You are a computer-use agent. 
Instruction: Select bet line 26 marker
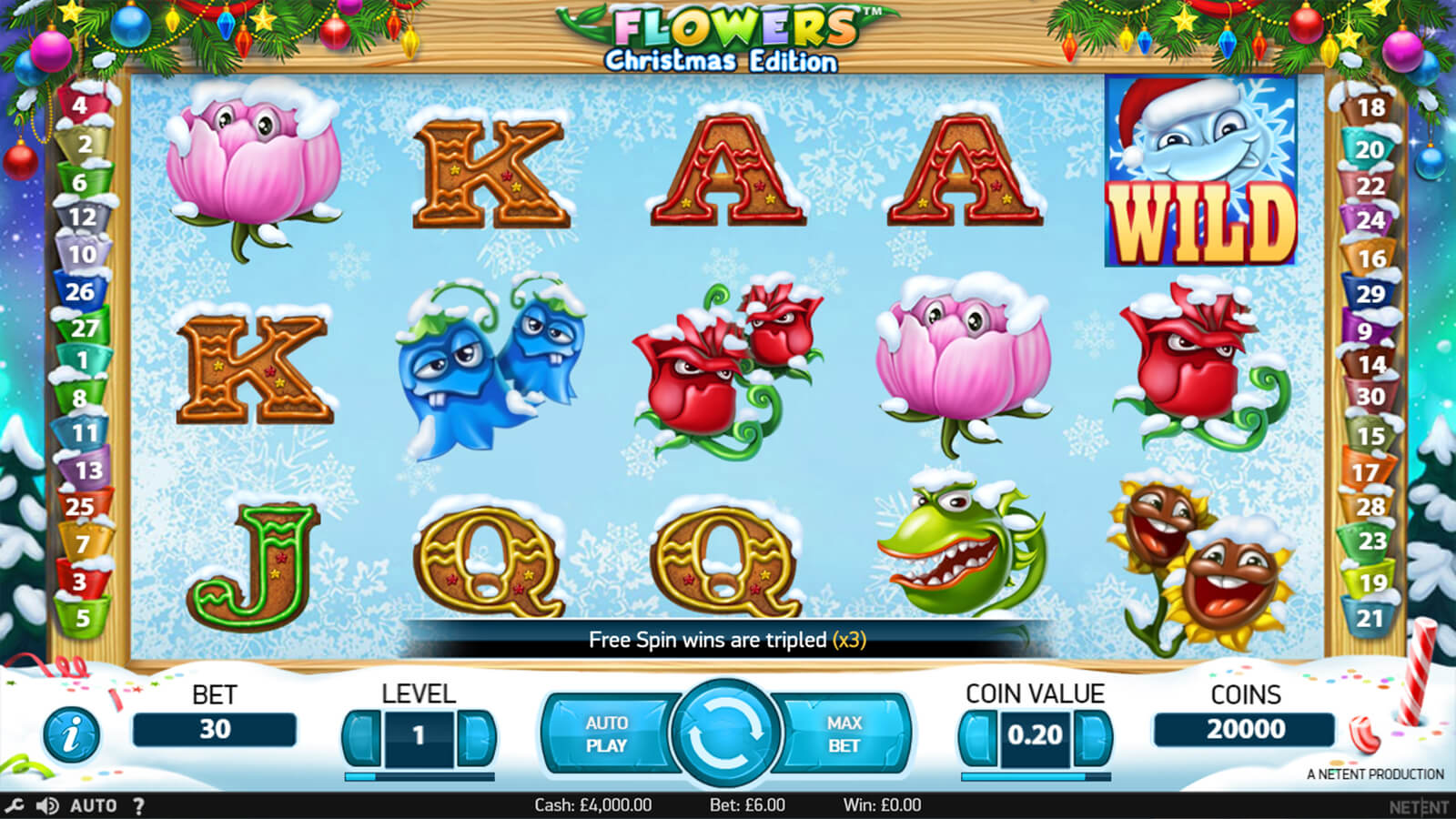pyautogui.click(x=80, y=291)
